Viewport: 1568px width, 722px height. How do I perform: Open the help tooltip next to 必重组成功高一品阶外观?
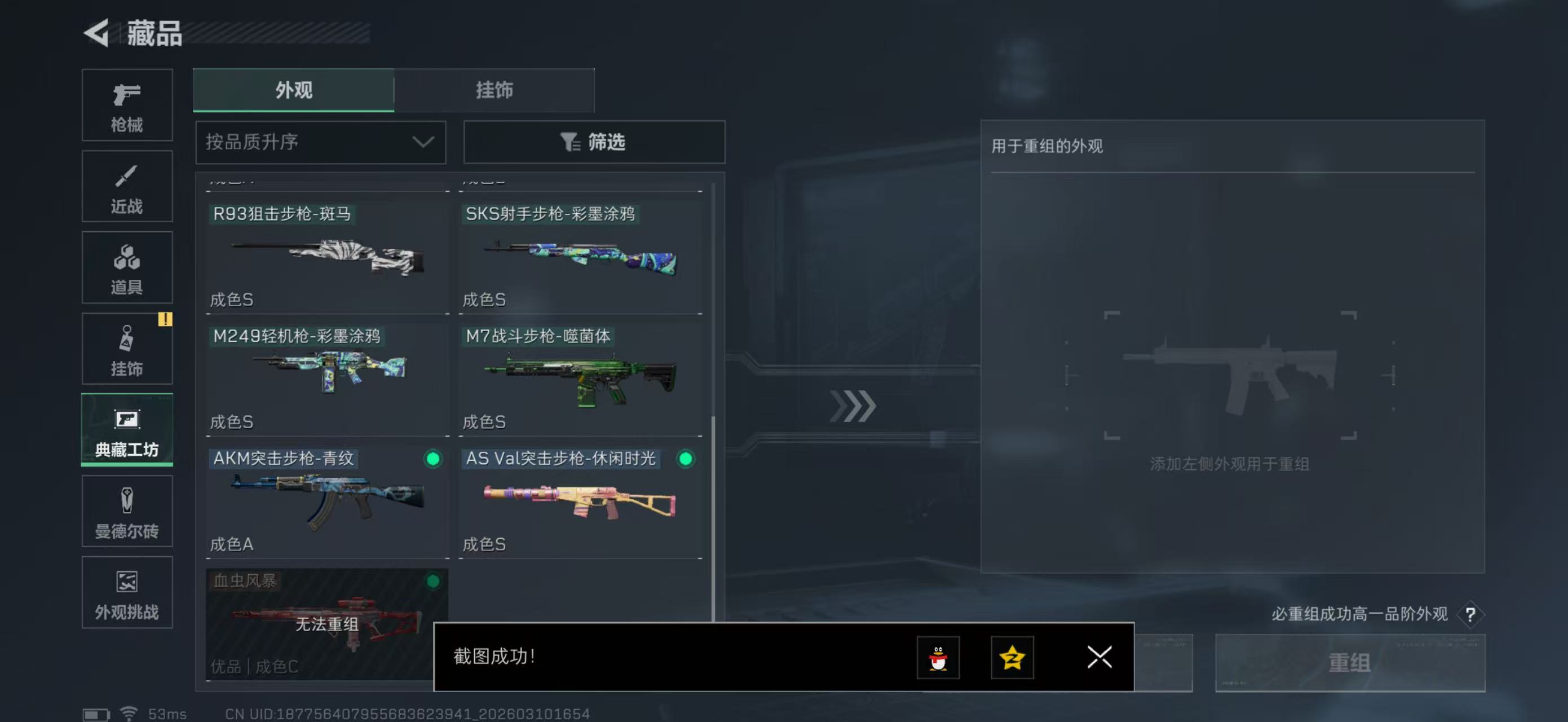[1470, 615]
